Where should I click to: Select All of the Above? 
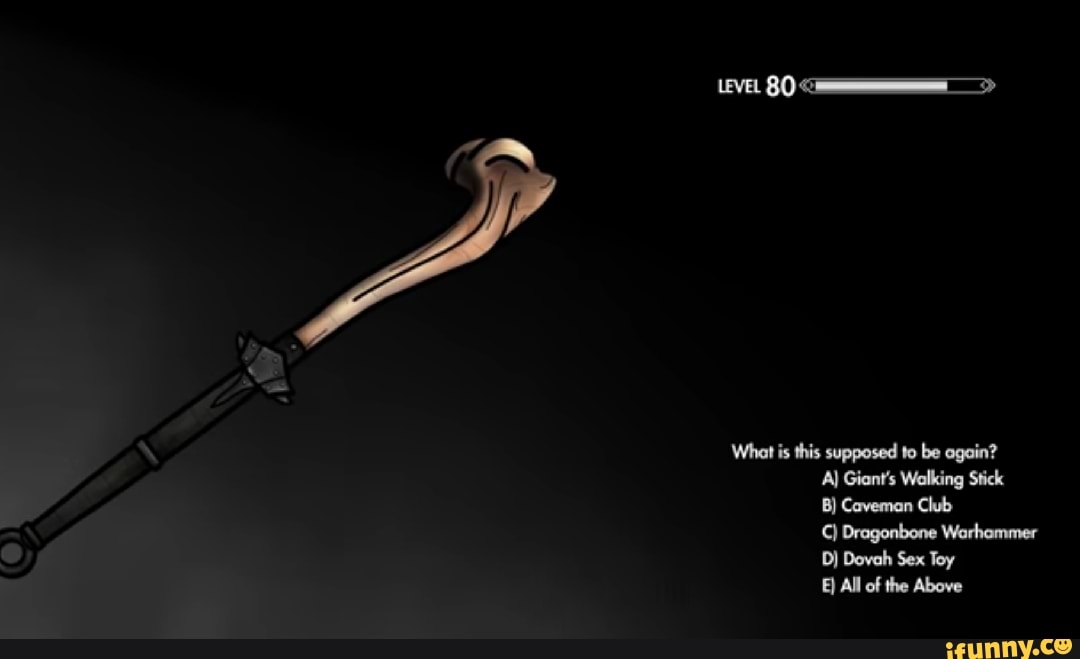pyautogui.click(x=891, y=586)
